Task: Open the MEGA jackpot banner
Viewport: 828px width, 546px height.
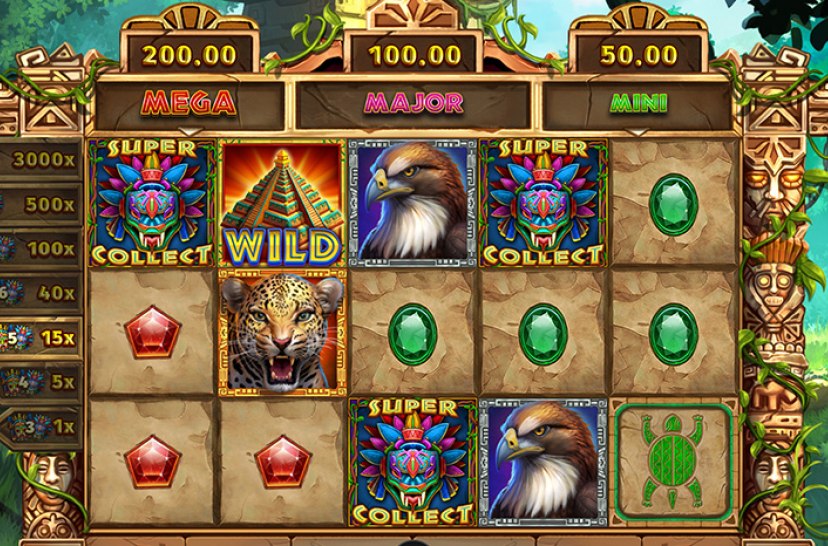Action: (x=189, y=102)
